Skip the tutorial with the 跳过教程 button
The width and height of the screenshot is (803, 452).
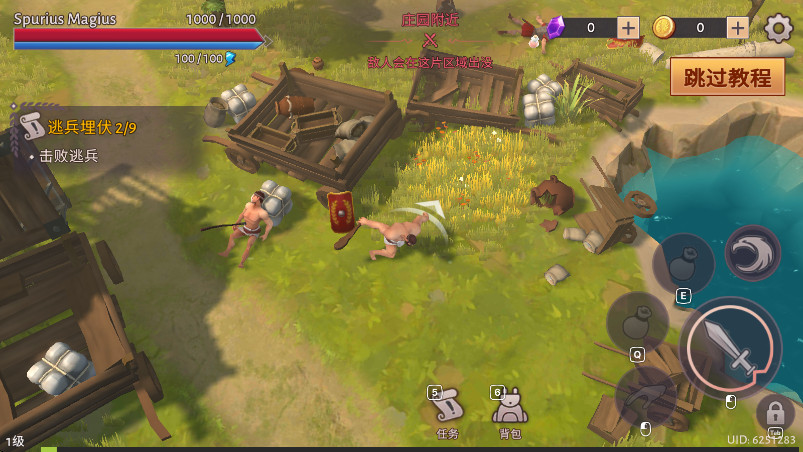pos(727,77)
